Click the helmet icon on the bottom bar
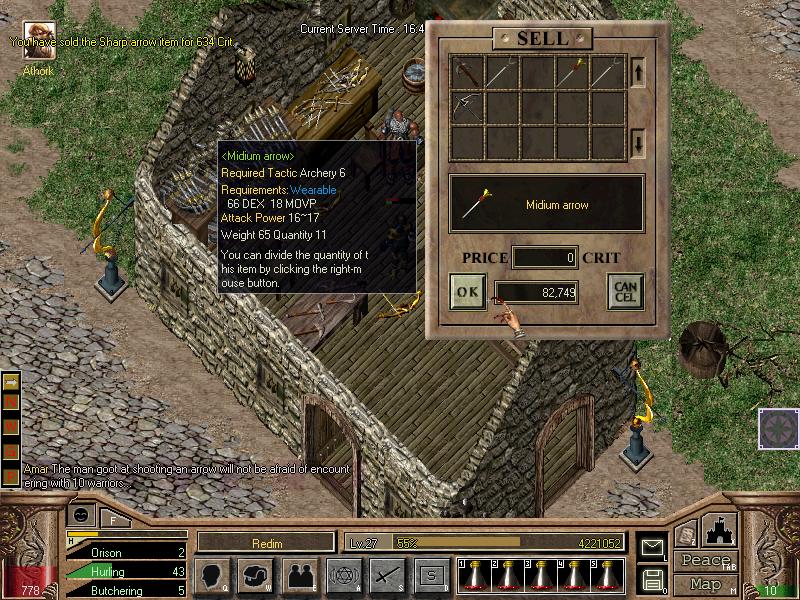The image size is (800, 600). (256, 575)
